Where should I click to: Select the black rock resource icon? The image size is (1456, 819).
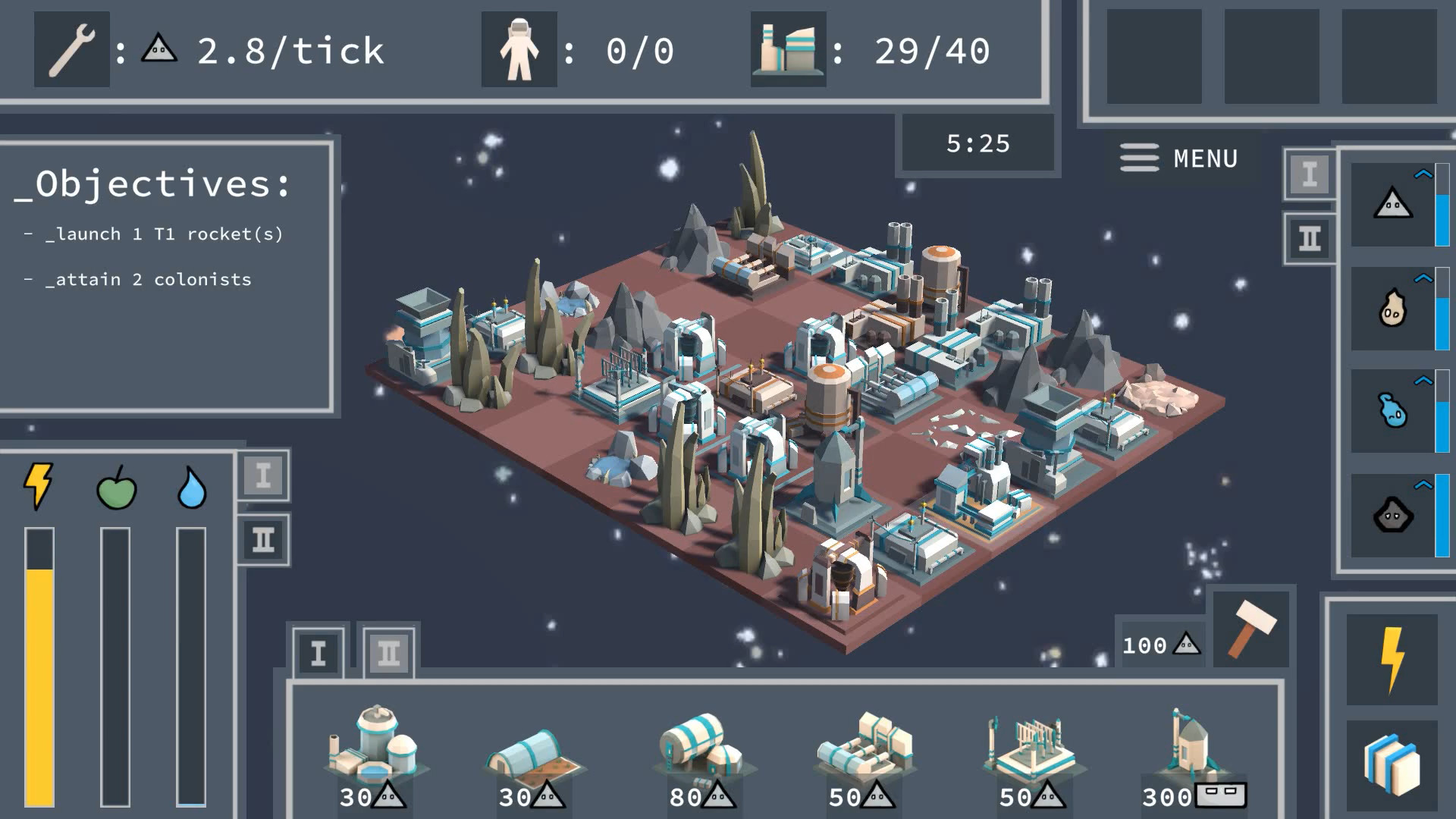click(1393, 516)
